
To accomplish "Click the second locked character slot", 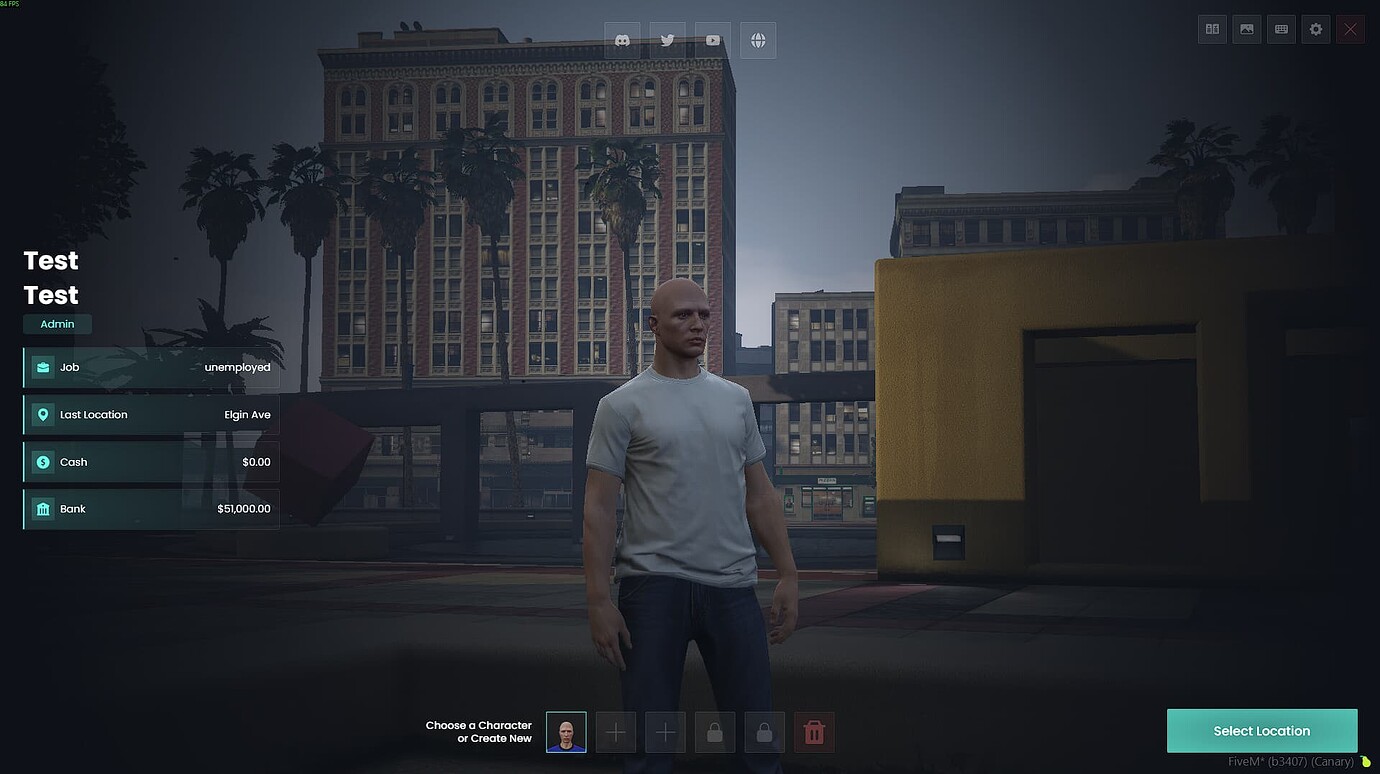I will [x=764, y=732].
